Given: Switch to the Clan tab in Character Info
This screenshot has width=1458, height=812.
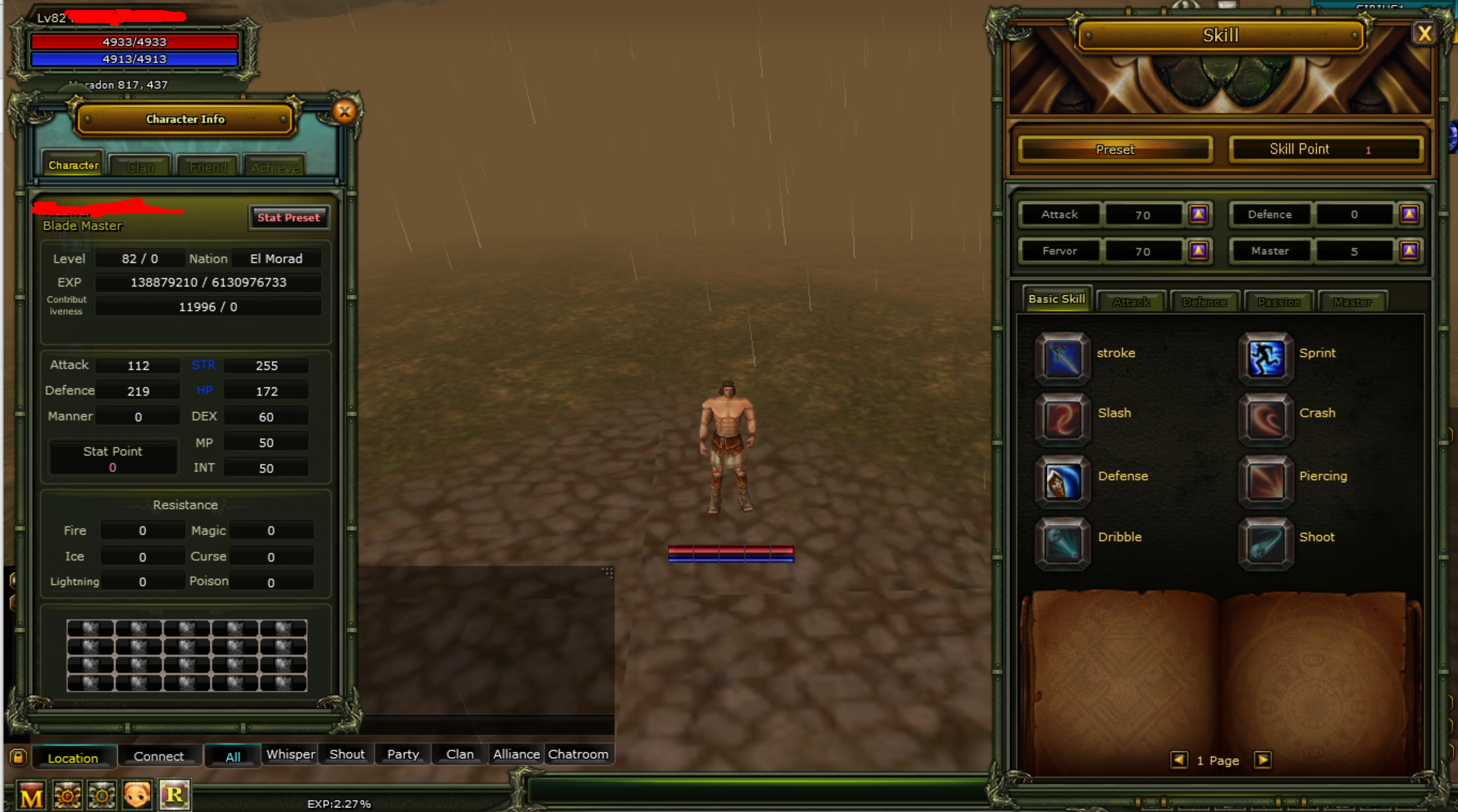Looking at the screenshot, I should tap(140, 167).
